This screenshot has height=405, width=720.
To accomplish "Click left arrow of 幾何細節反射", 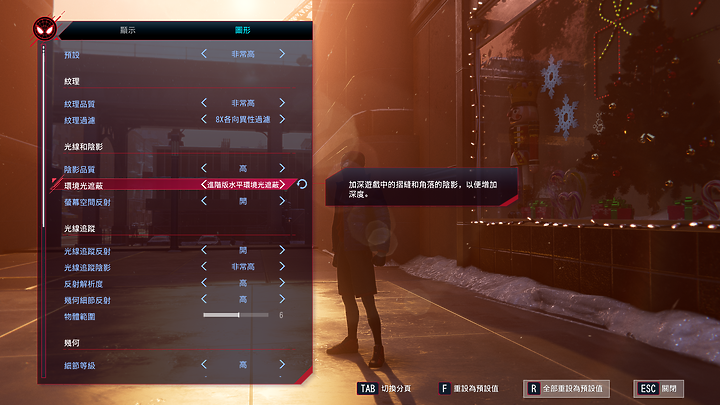I will point(204,299).
